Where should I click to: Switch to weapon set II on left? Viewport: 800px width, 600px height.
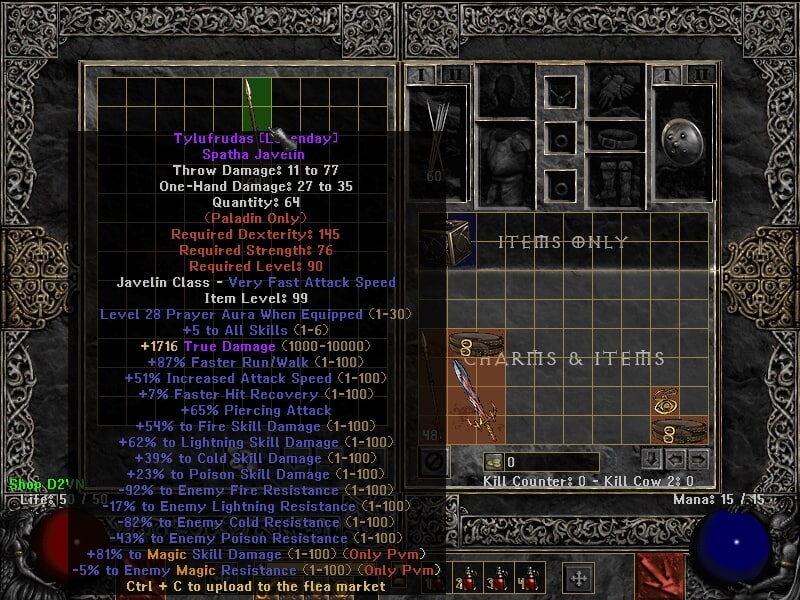(457, 74)
